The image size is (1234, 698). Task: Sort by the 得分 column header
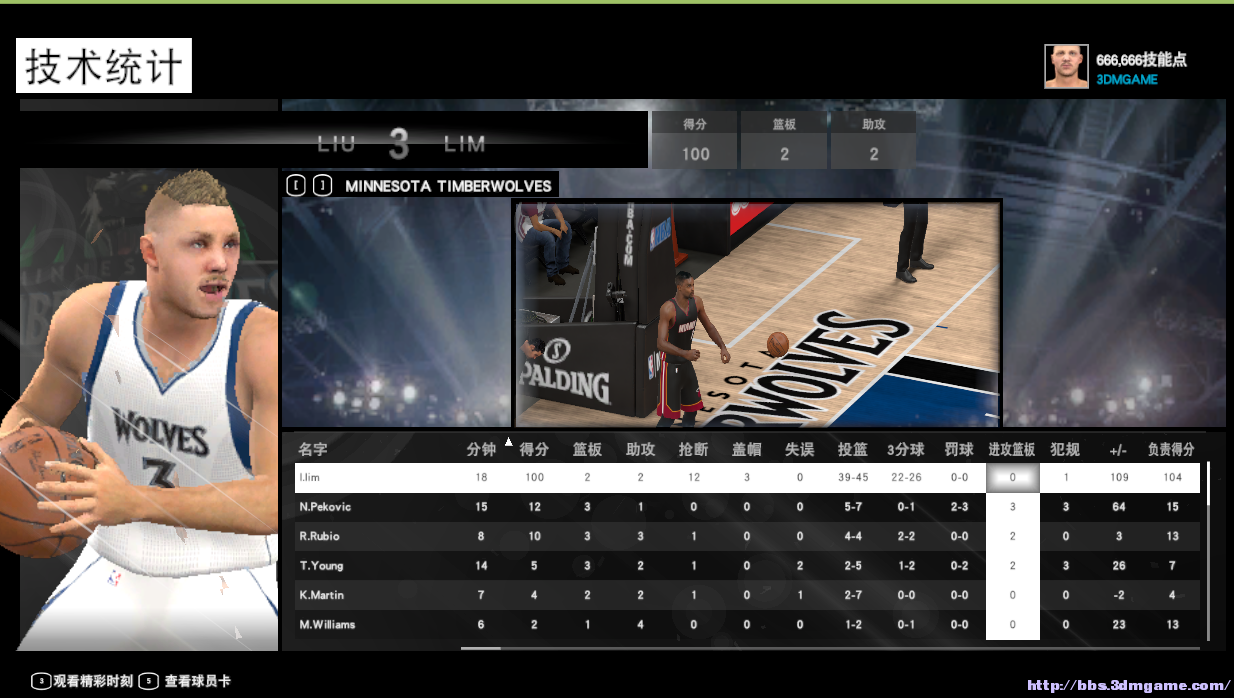click(x=535, y=449)
